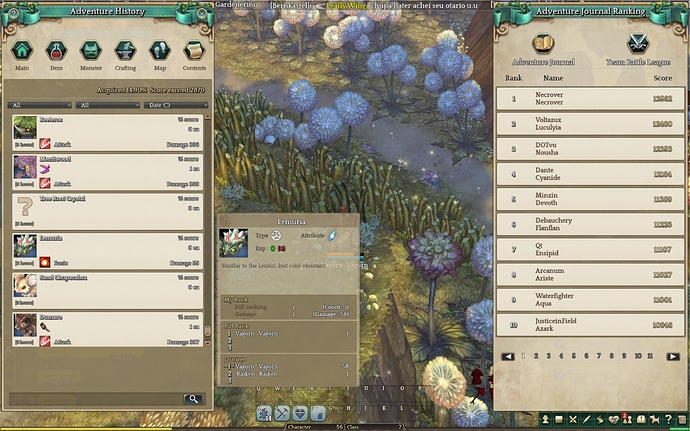Click the history search text field
Image resolution: width=690 pixels, height=431 pixels.
click(95, 398)
